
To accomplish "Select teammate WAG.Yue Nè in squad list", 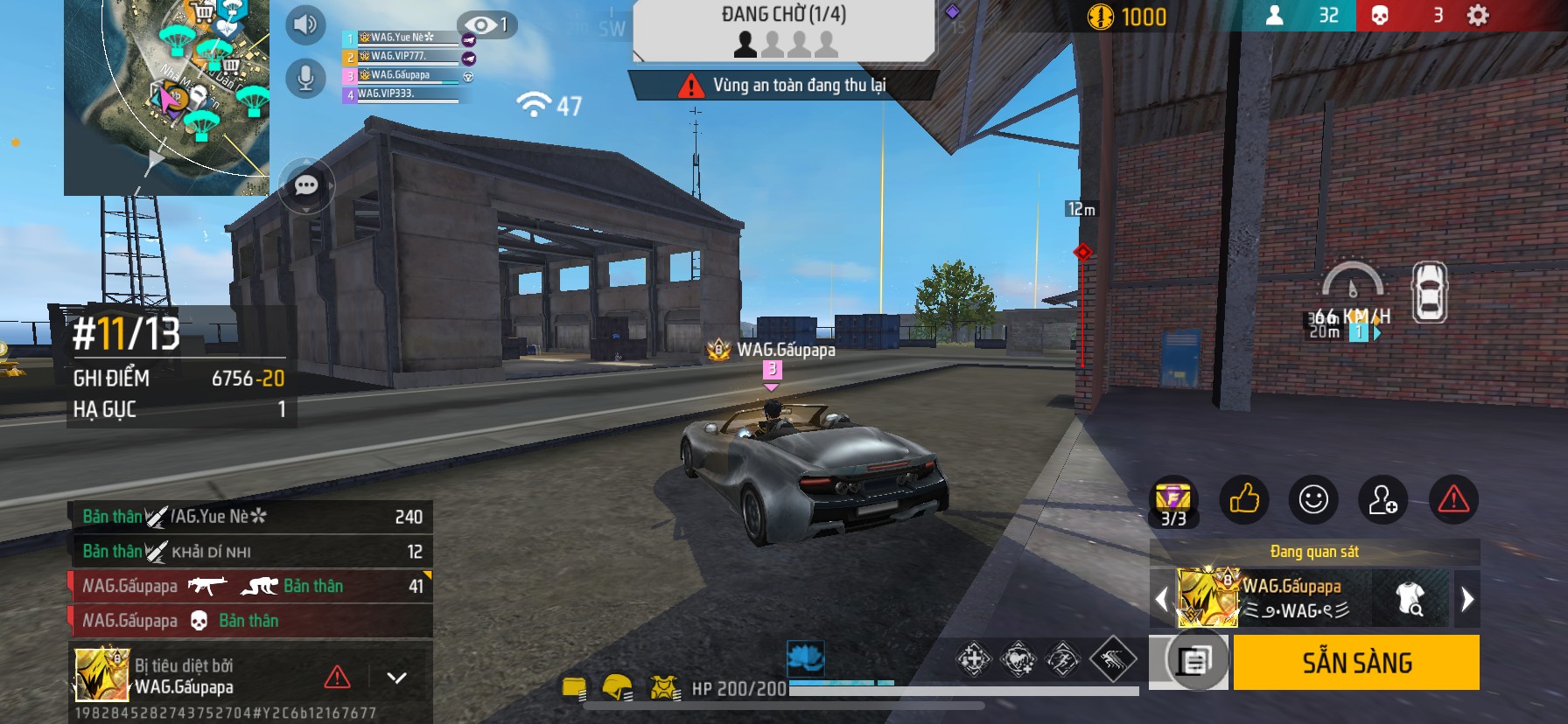I will pos(402,38).
